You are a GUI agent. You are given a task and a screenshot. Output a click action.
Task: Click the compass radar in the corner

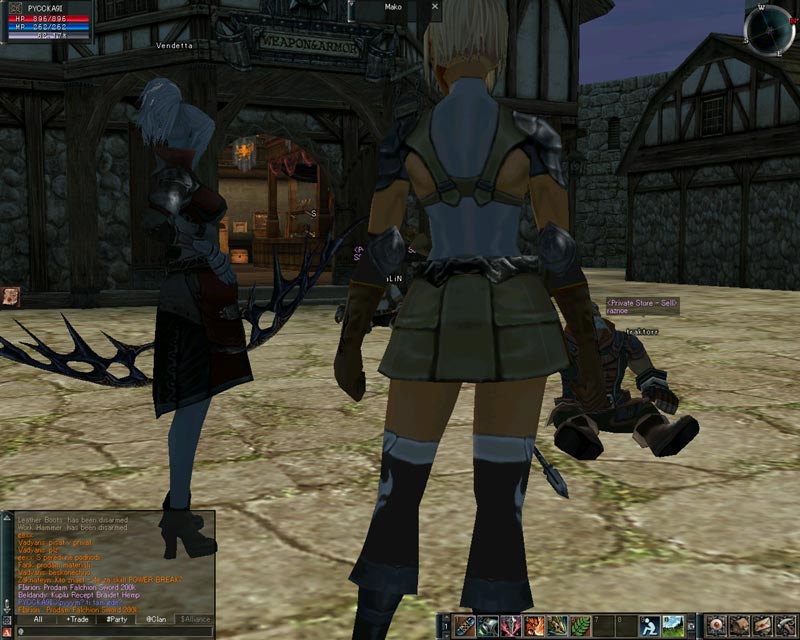(768, 29)
